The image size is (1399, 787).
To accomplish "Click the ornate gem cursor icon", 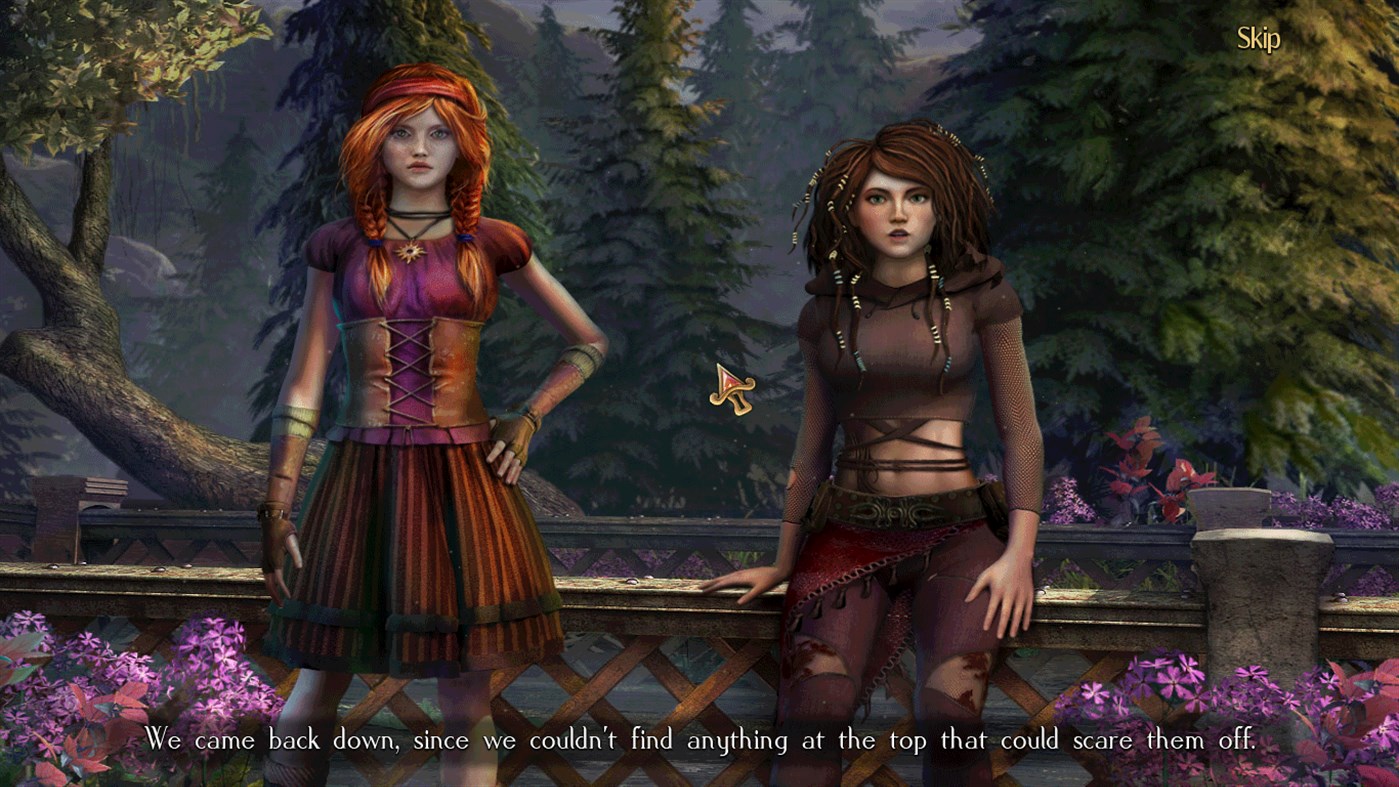I will [x=731, y=390].
